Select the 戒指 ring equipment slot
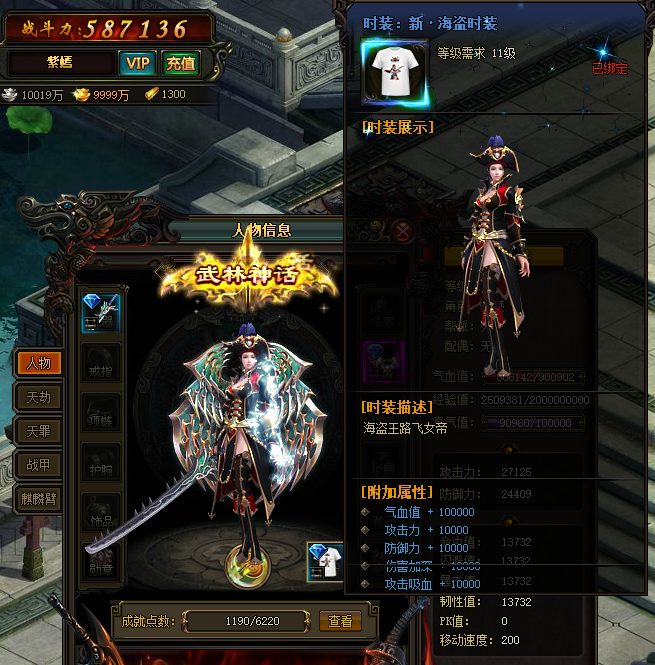Screen dimensions: 655x665 101,364
